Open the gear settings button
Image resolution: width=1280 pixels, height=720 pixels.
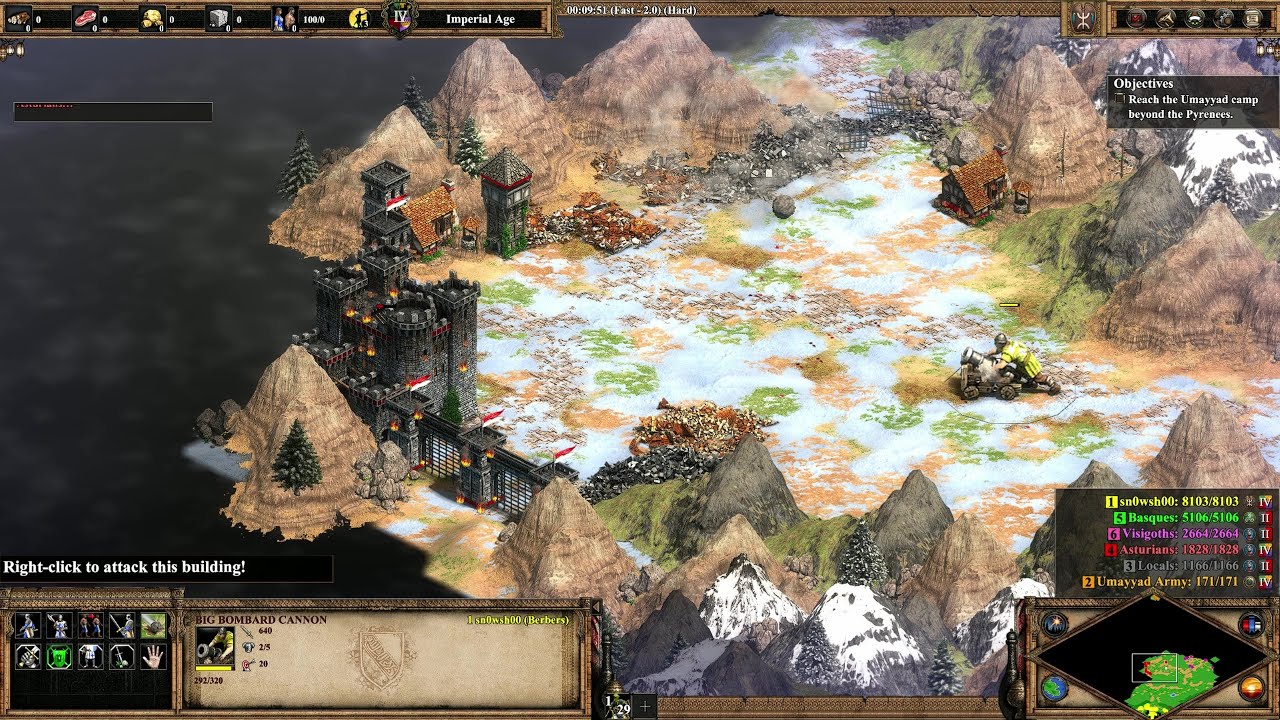pyautogui.click(x=1223, y=18)
